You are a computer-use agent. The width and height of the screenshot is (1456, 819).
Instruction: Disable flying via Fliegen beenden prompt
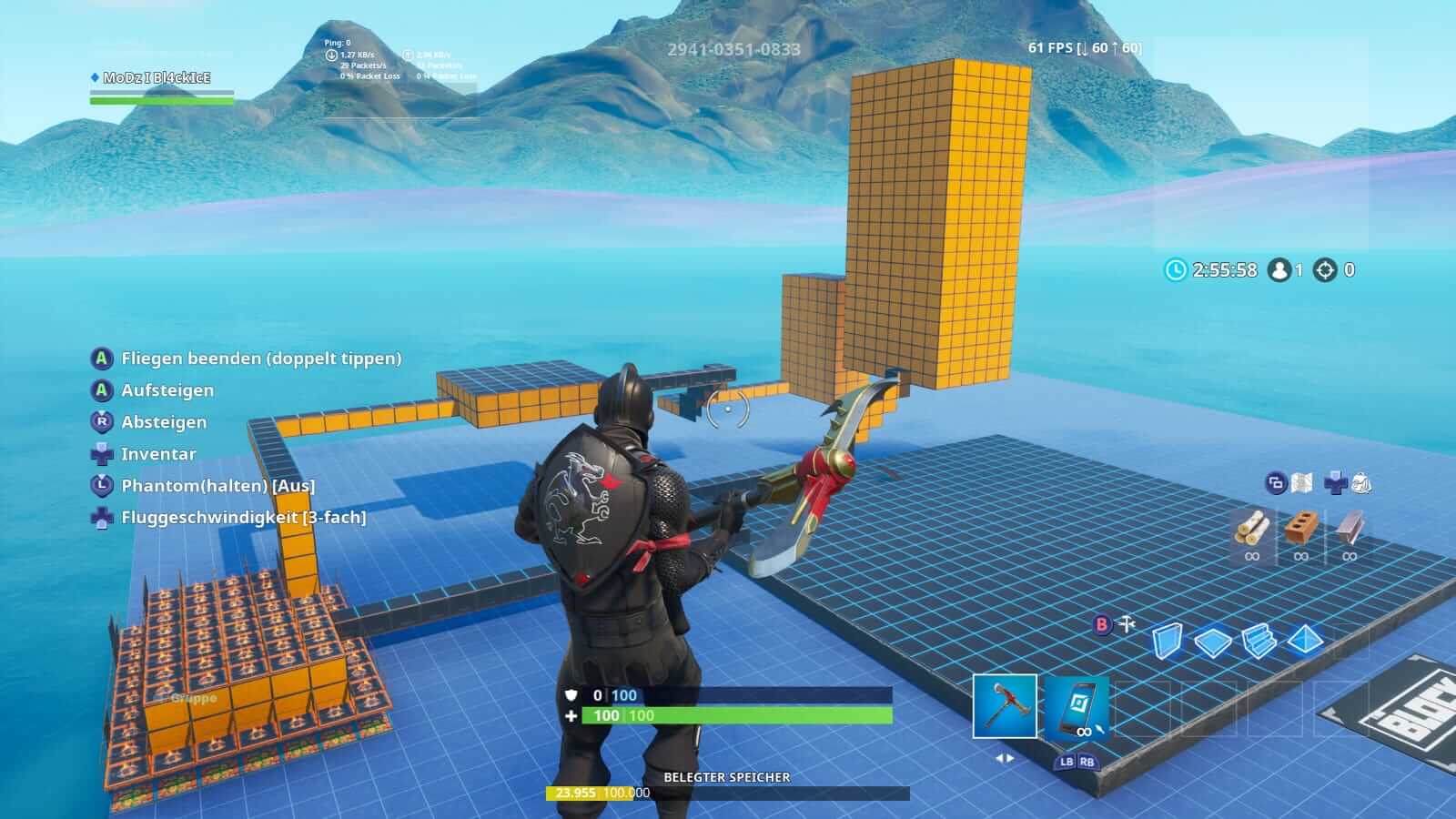coord(261,359)
